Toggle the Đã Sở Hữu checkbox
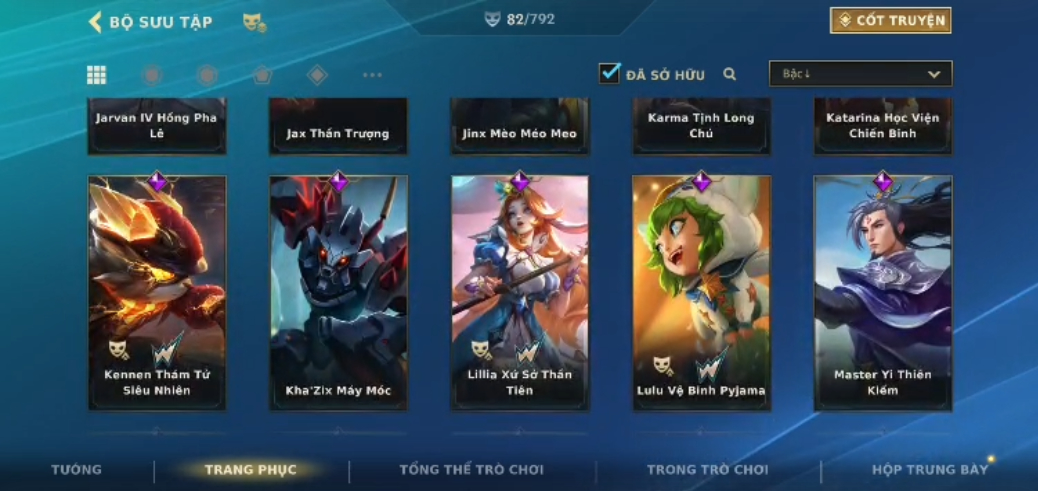Image resolution: width=1038 pixels, height=491 pixels. pyautogui.click(x=609, y=74)
